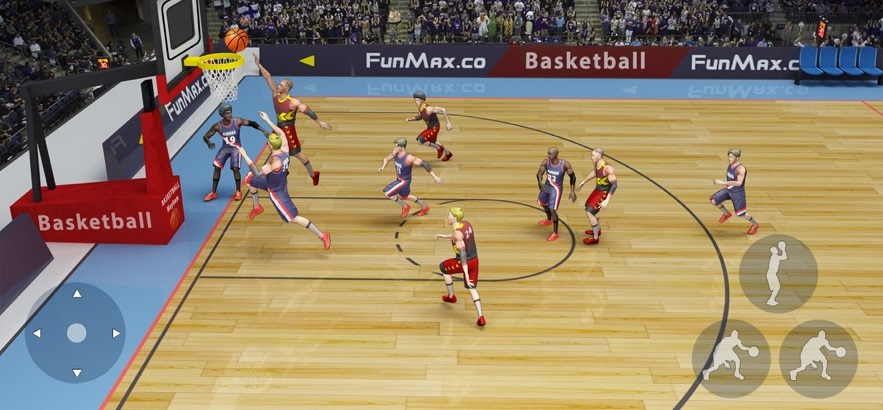This screenshot has height=410, width=883.
Task: Click the joystick's up arrow
Action: pyautogui.click(x=76, y=294)
